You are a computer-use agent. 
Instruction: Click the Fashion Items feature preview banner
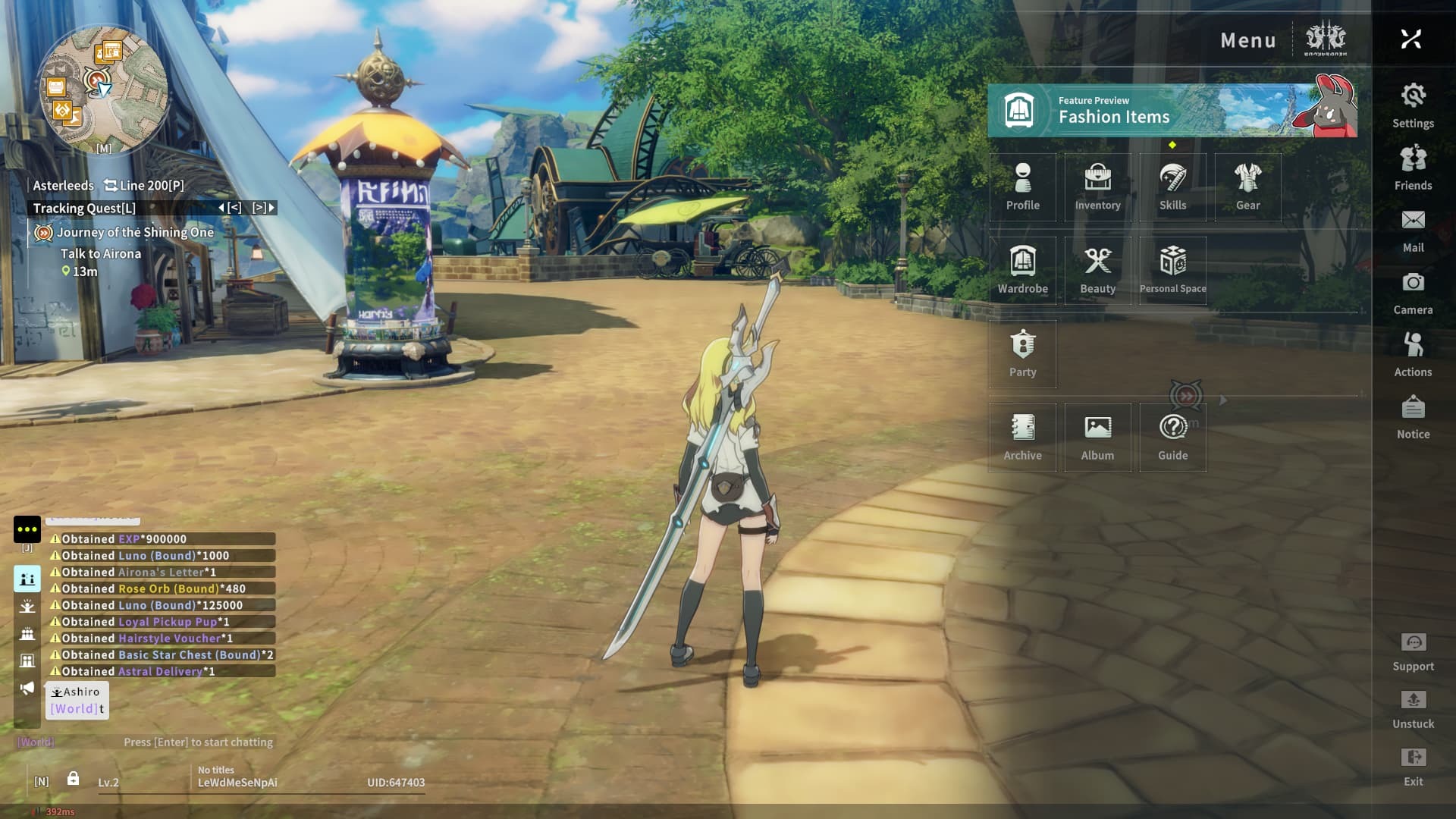tap(1172, 111)
